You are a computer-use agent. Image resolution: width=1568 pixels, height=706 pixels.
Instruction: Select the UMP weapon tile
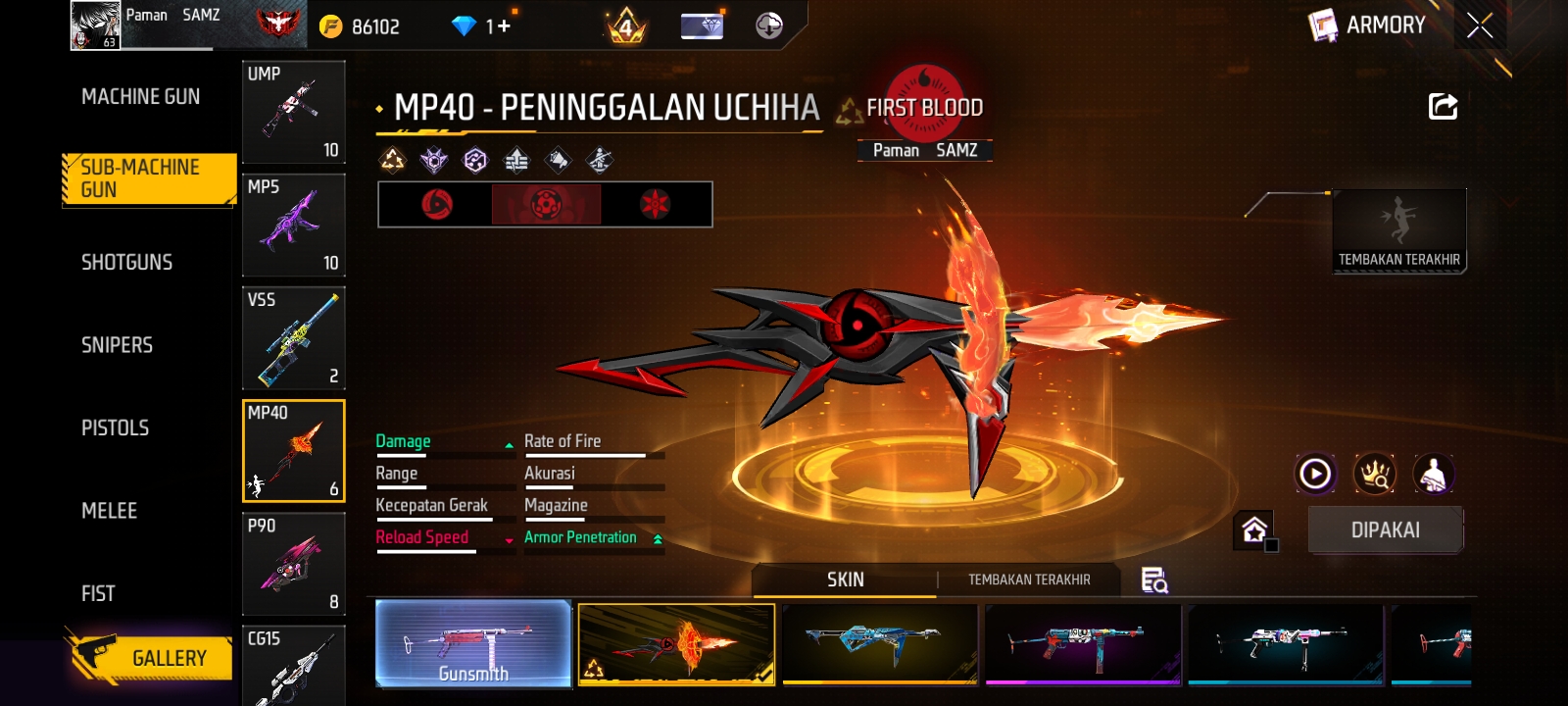click(293, 112)
